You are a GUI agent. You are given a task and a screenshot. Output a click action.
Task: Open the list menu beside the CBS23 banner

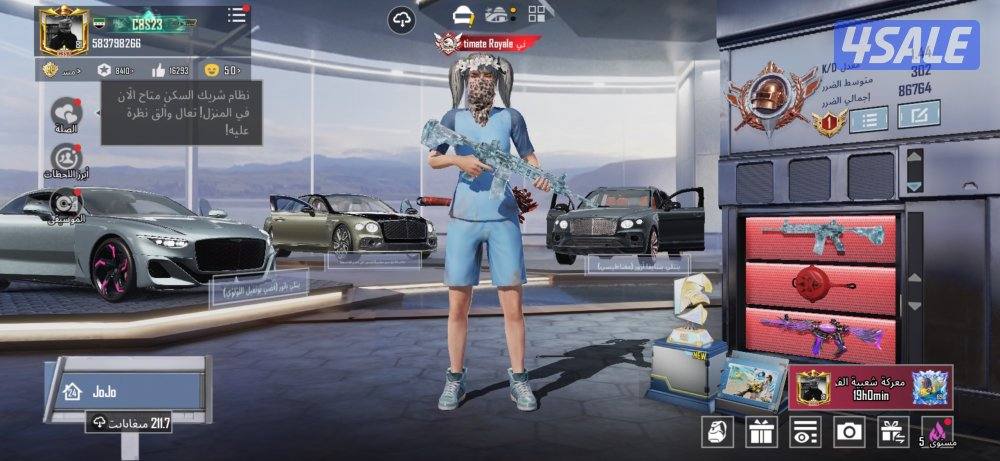click(236, 15)
